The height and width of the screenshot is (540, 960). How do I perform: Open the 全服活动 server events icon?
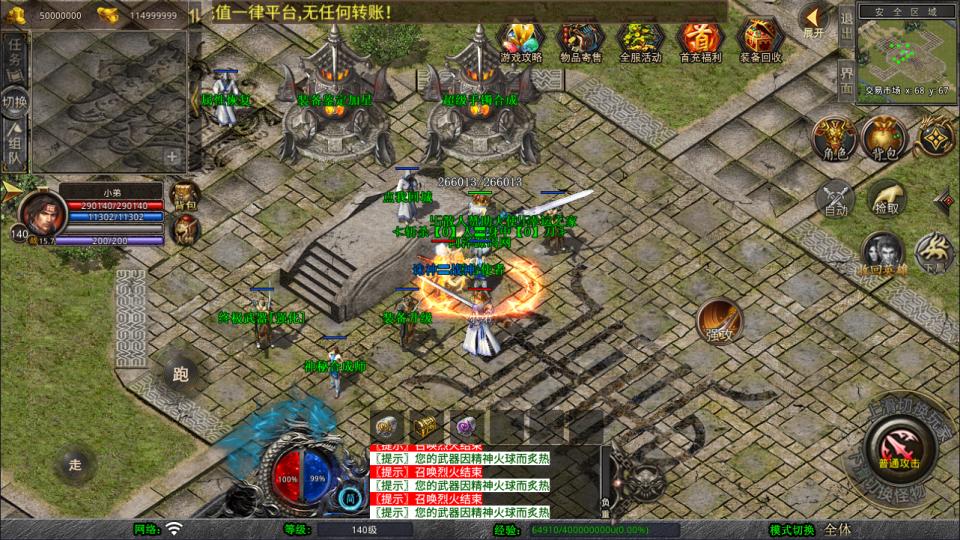641,41
